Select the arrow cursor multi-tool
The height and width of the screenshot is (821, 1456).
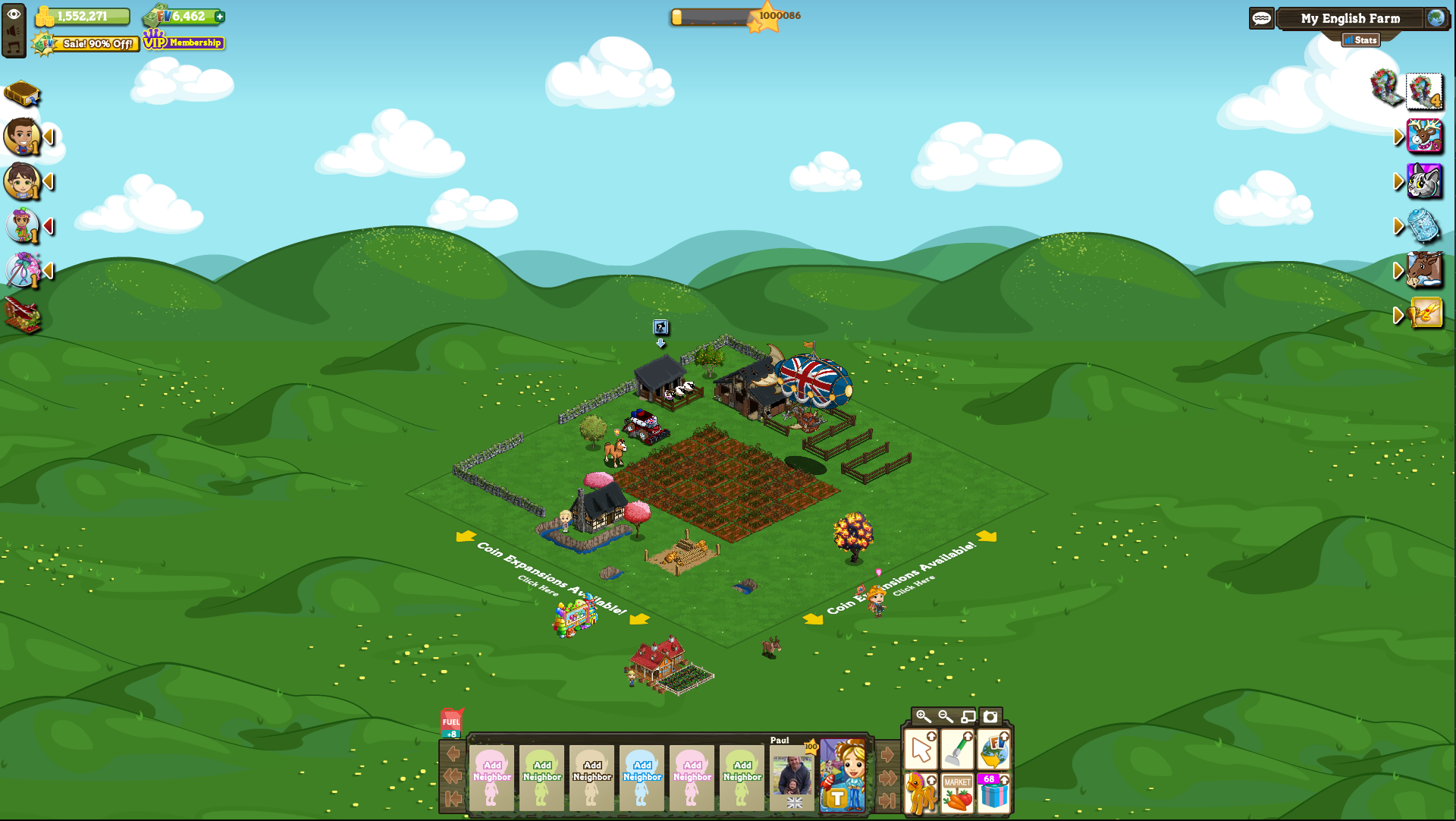pos(921,750)
